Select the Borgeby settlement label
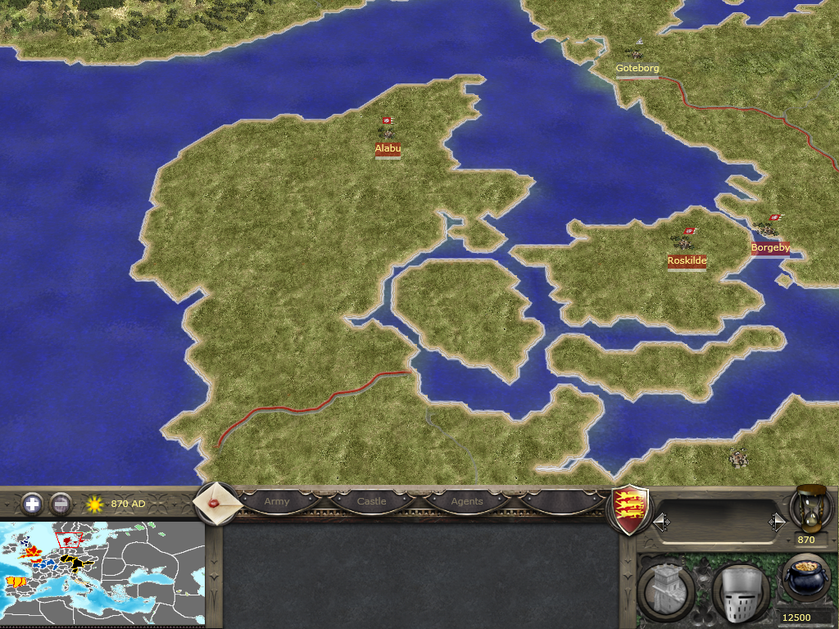Screen dimensions: 839x629 tap(770, 247)
